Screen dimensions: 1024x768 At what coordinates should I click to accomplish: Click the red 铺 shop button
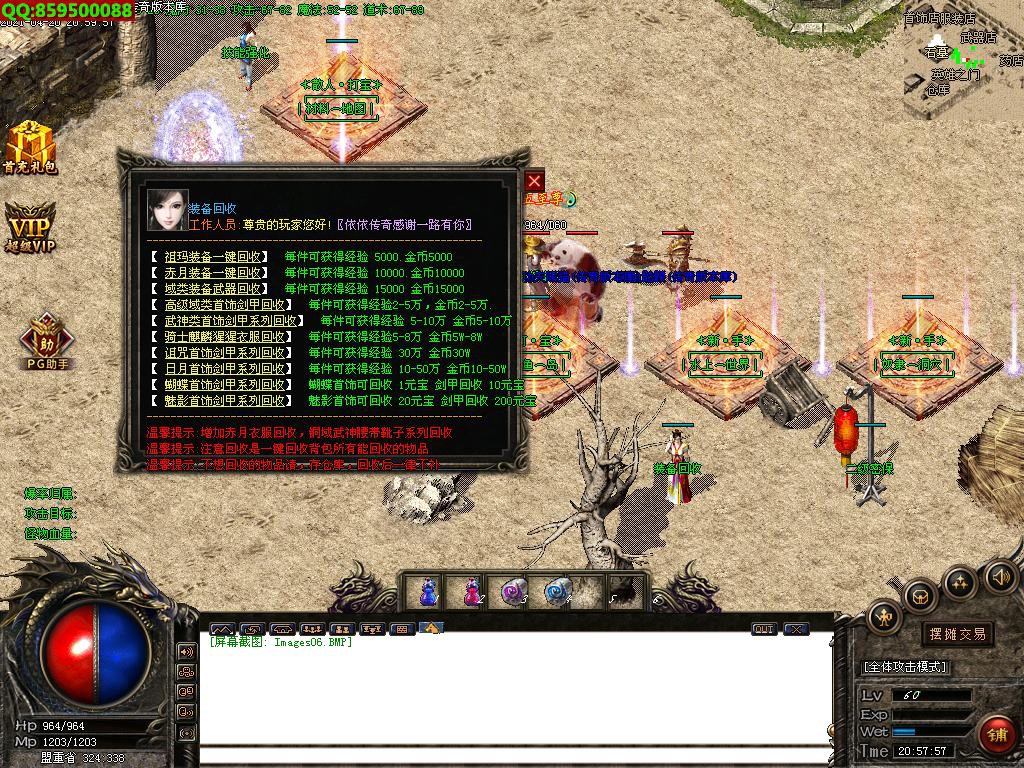995,734
